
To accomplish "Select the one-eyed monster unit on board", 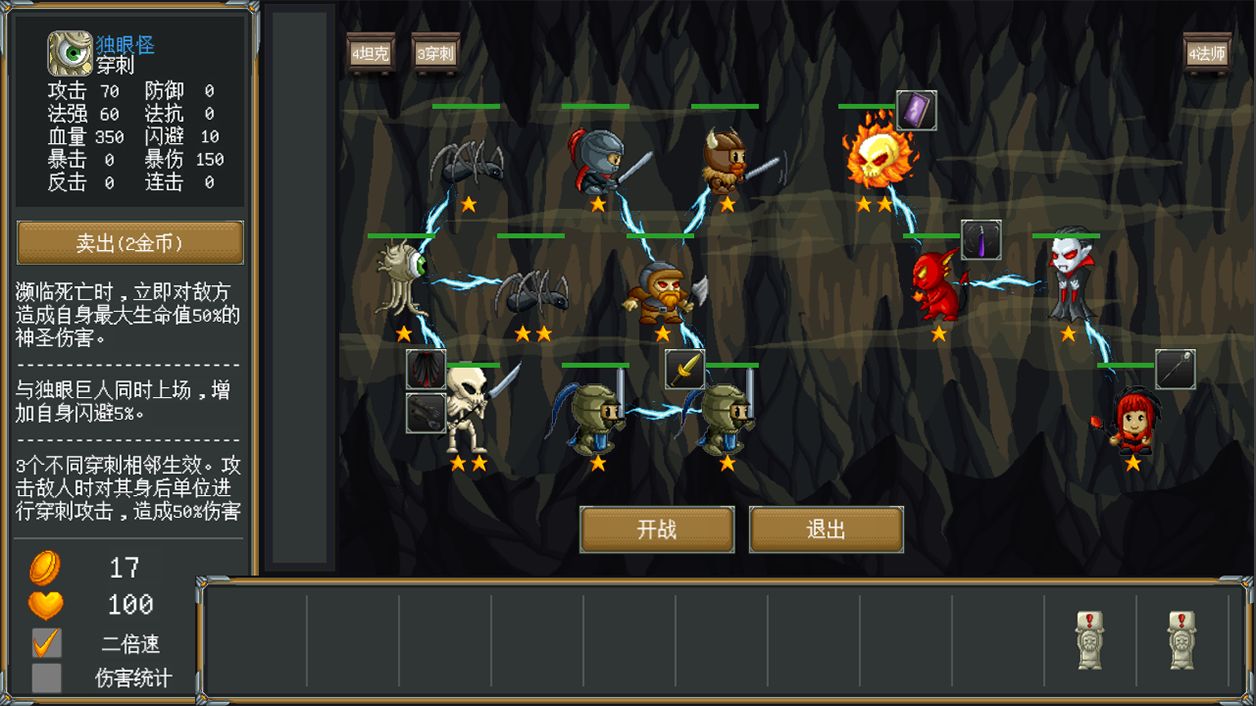I will (x=402, y=280).
